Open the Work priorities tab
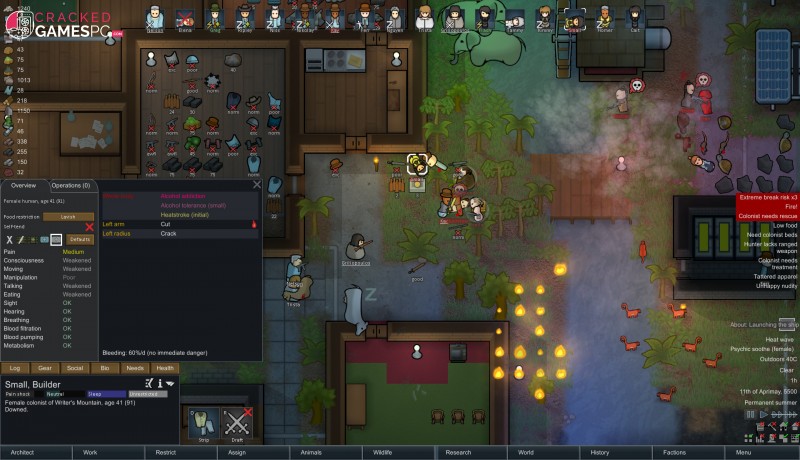 coord(90,452)
